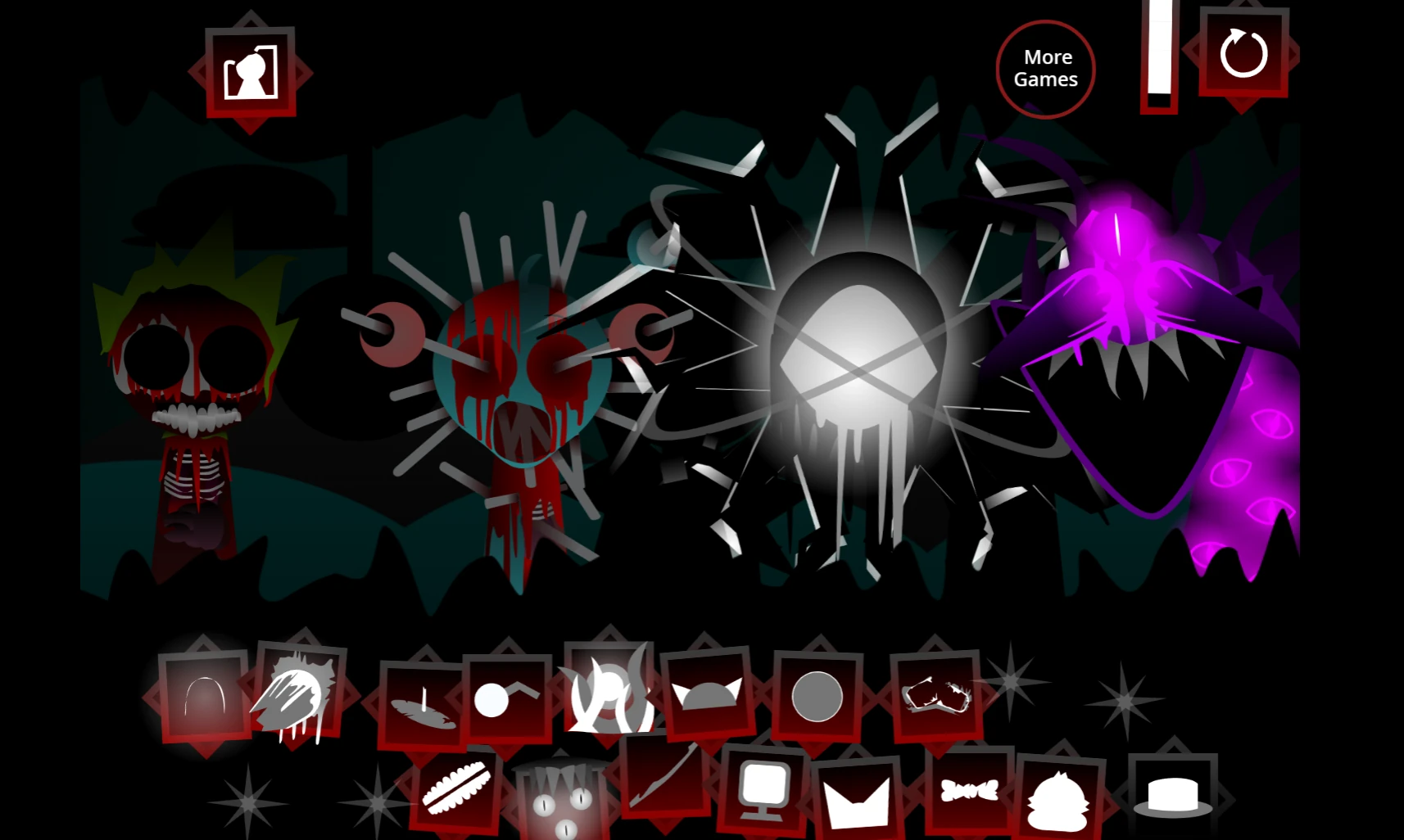Select the plain gray circle sound icon

pos(816,698)
